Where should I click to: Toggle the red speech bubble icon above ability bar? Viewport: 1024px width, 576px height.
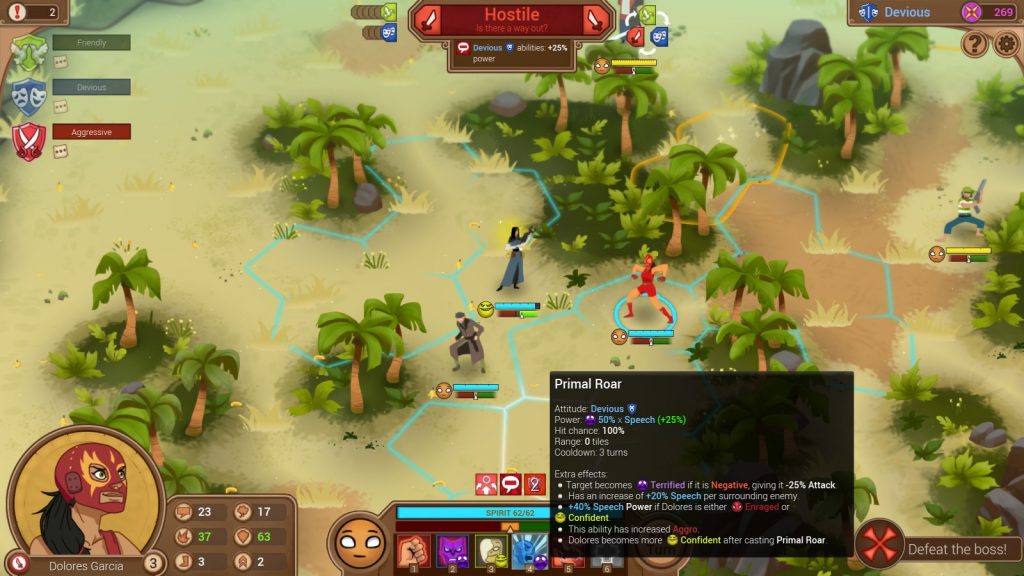coord(511,484)
